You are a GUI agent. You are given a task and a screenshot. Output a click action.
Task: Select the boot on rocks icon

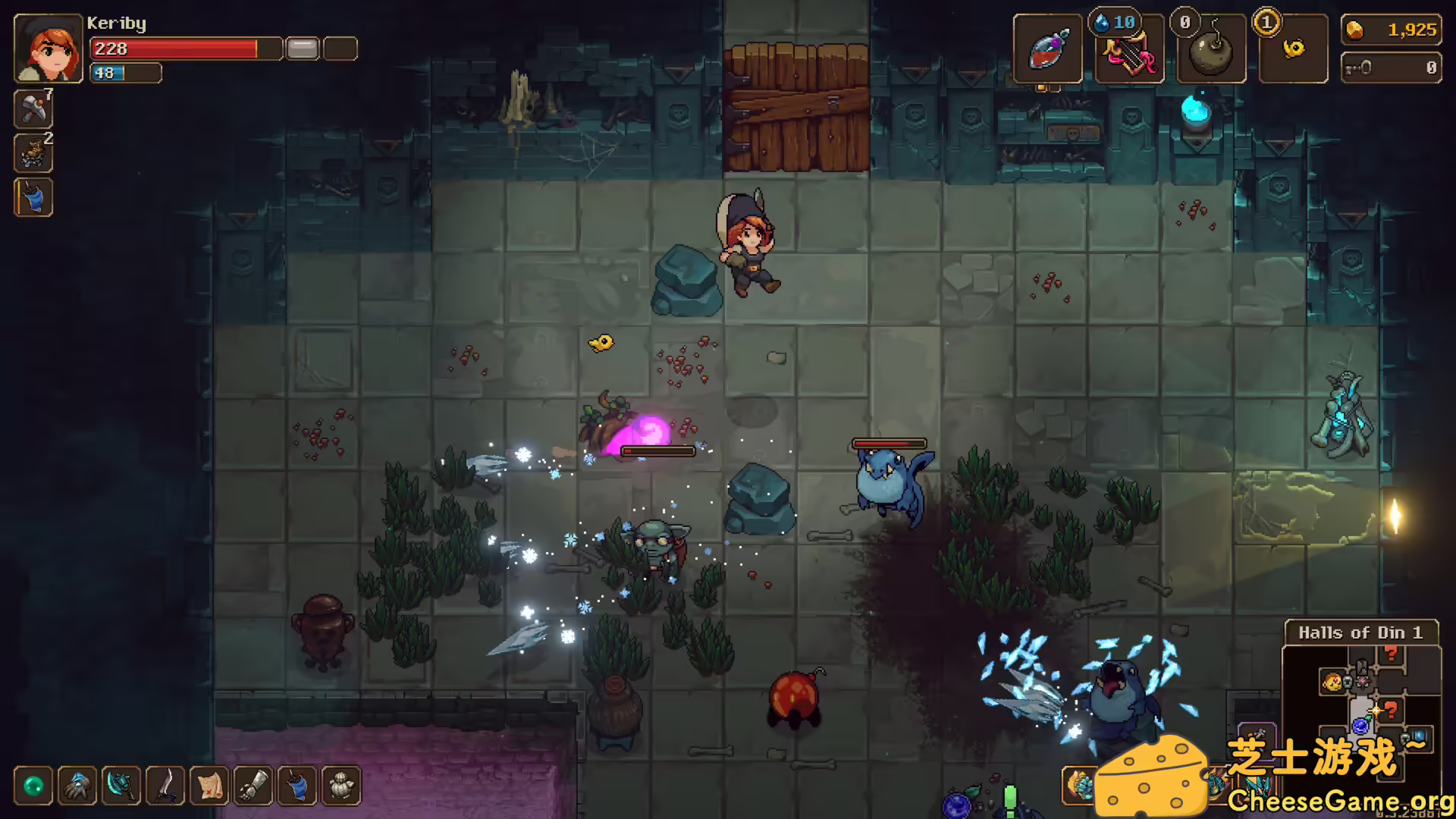(x=33, y=153)
